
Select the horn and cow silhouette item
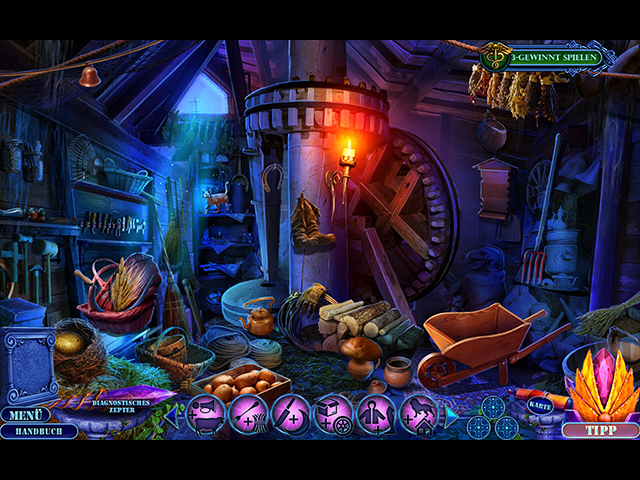pyautogui.click(x=205, y=414)
